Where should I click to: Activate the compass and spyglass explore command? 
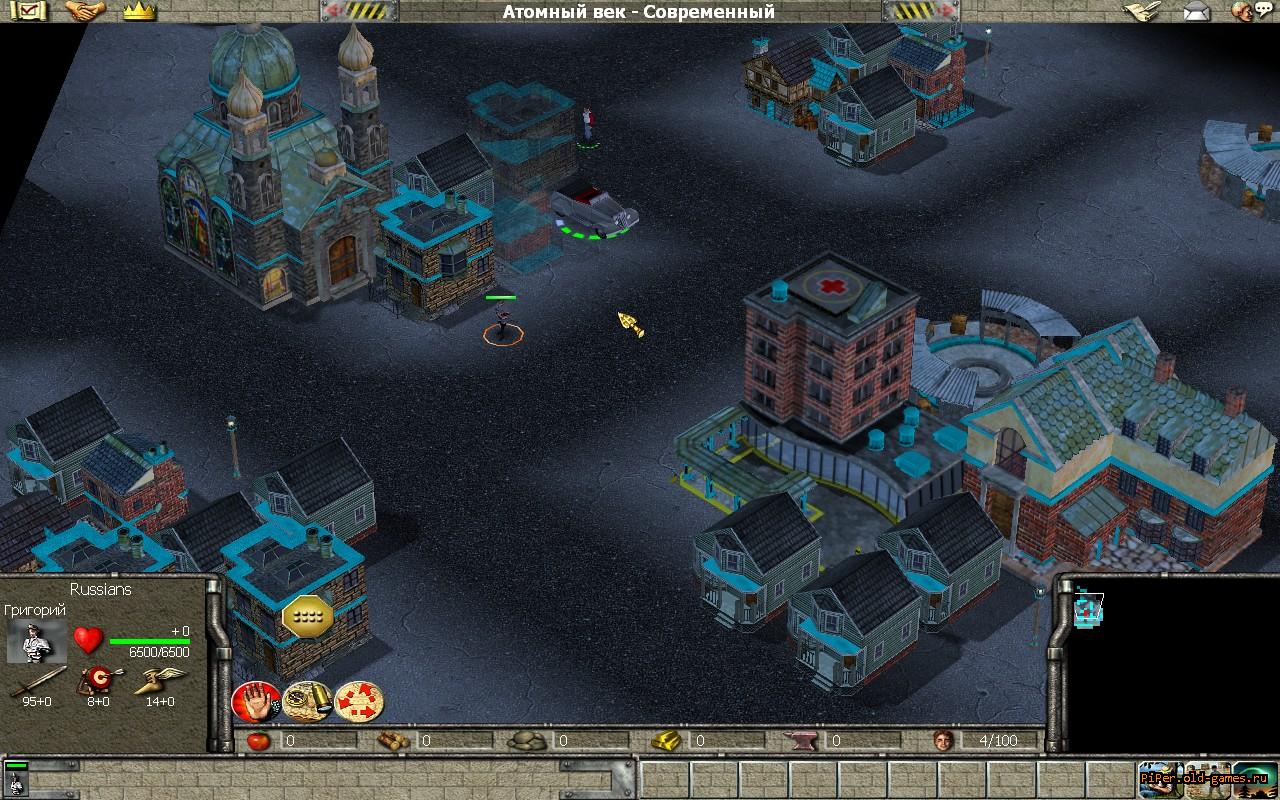coord(307,701)
